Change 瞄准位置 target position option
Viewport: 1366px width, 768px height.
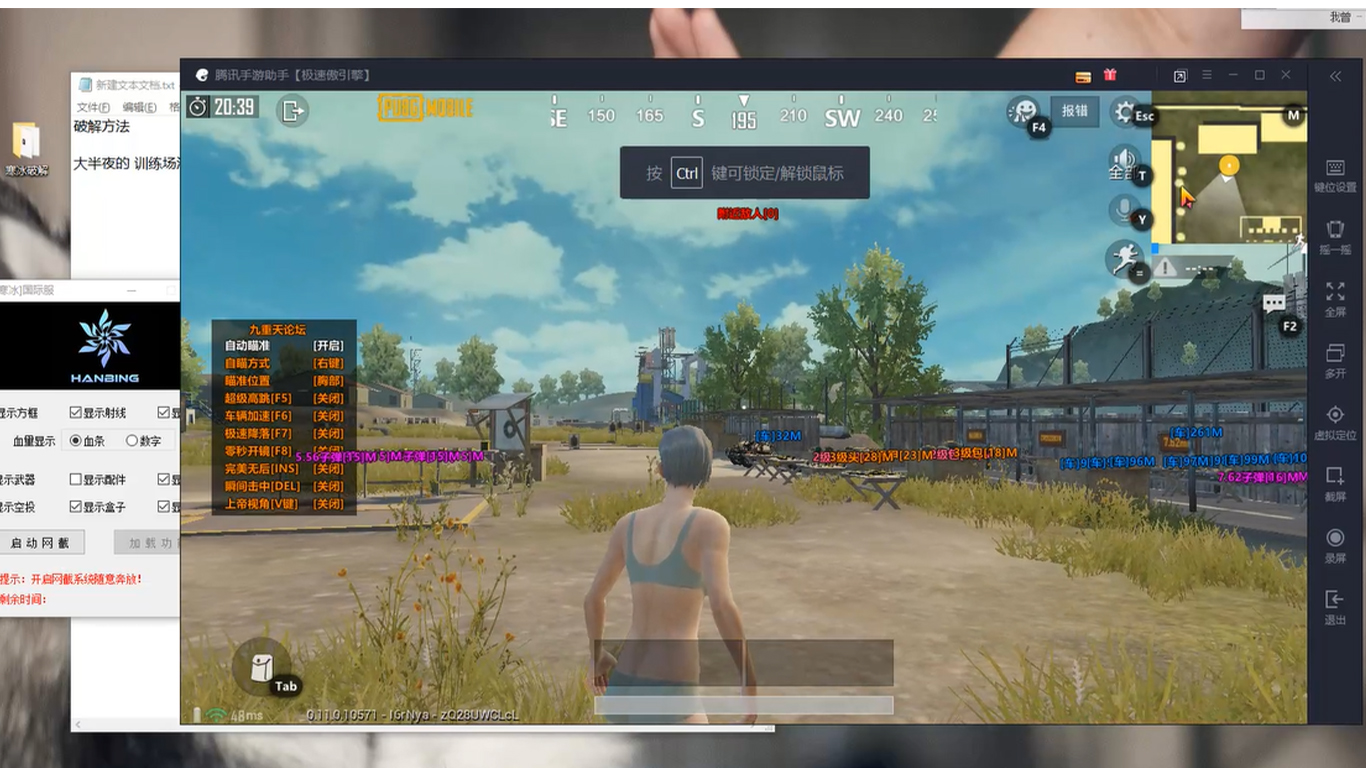[x=328, y=380]
